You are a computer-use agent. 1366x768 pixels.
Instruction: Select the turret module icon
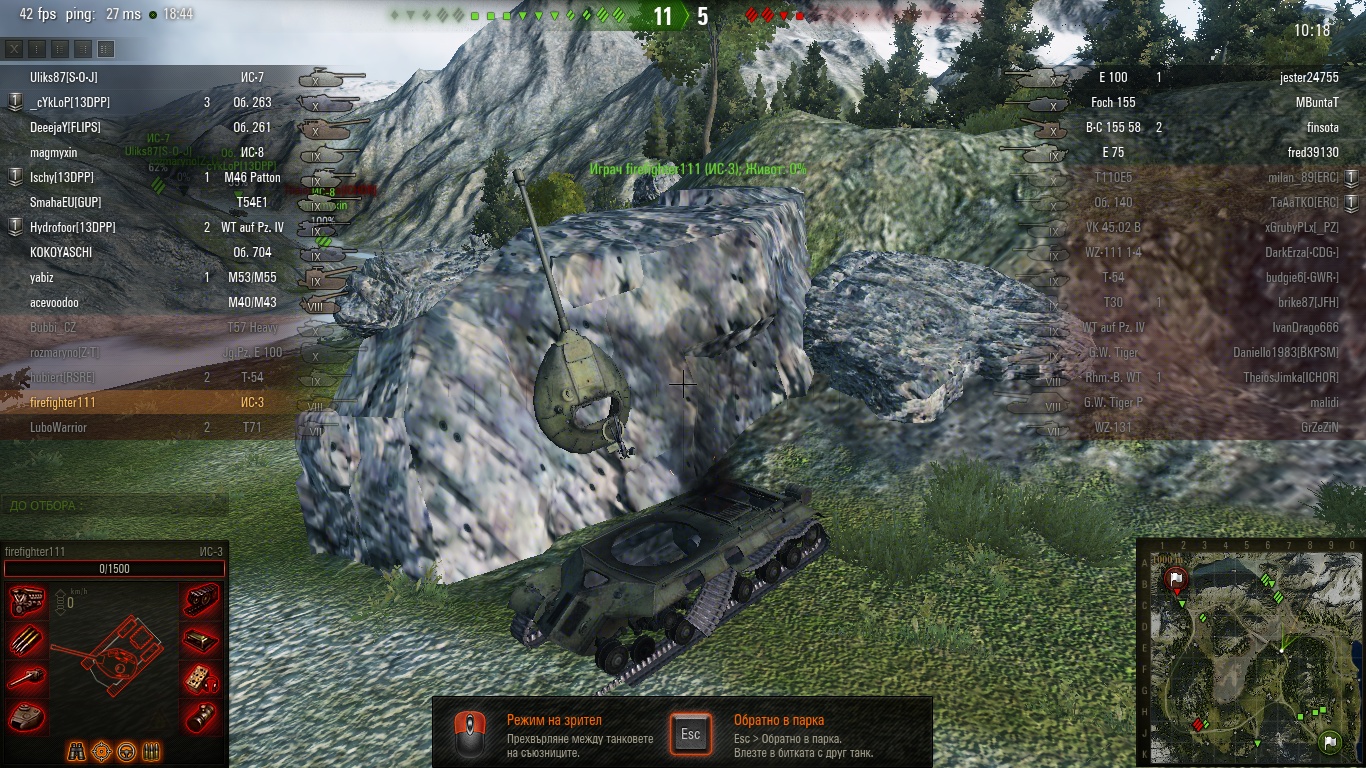27,716
